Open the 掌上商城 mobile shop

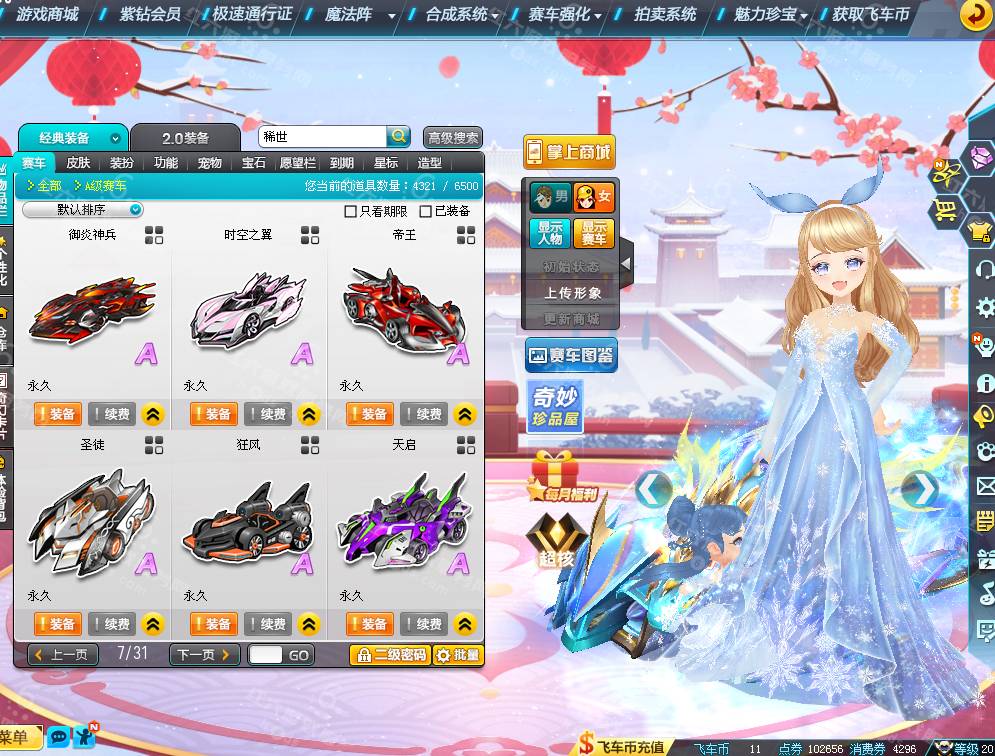click(568, 152)
